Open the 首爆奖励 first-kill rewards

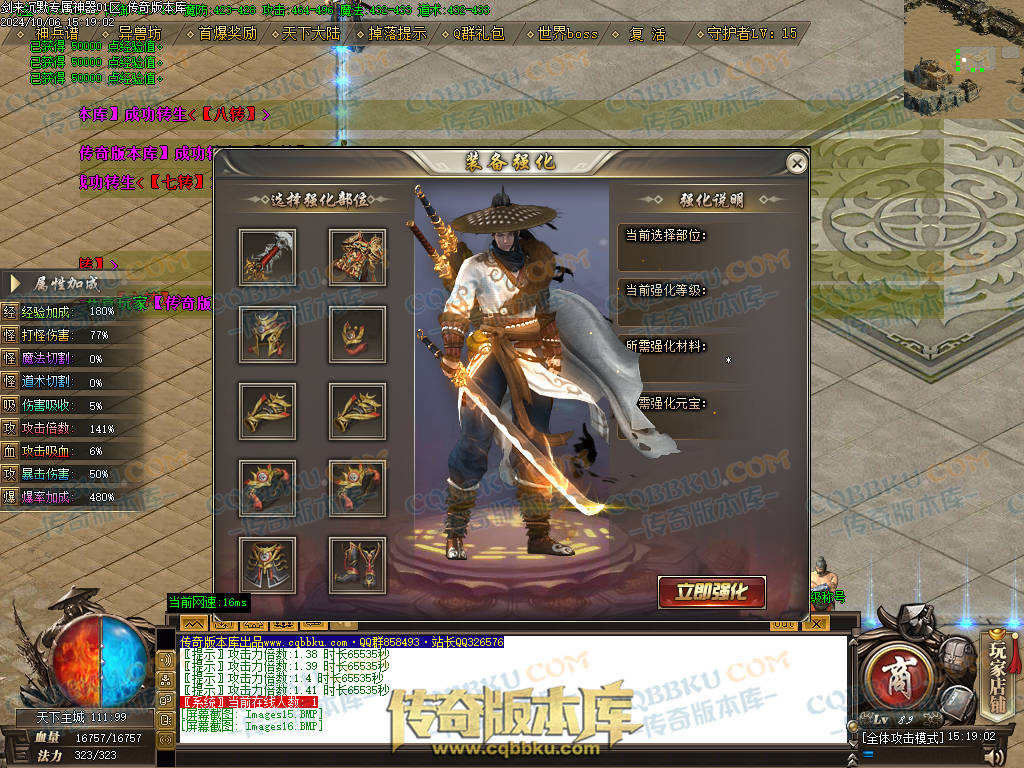(226, 33)
